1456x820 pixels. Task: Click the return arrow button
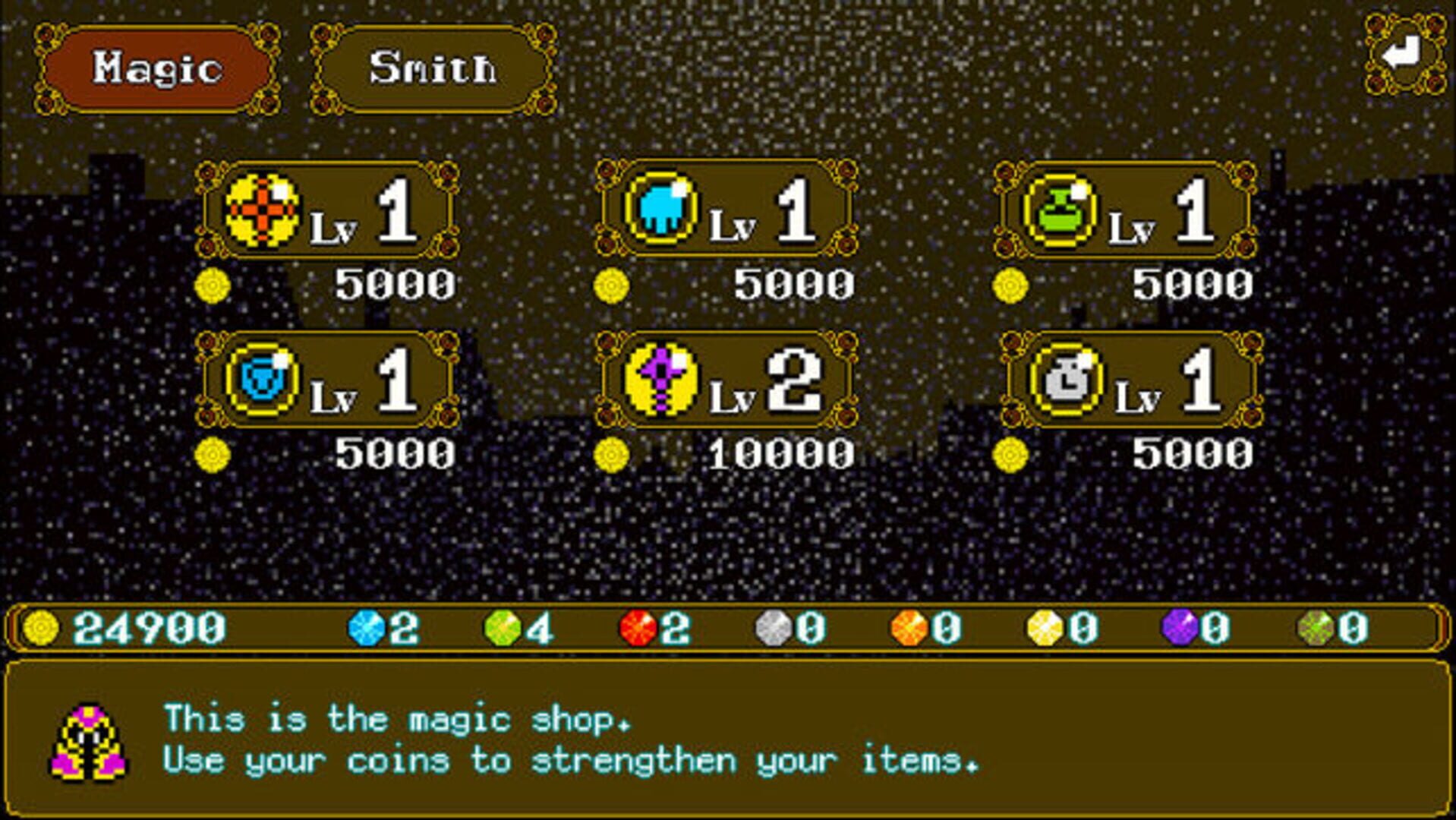point(1404,55)
